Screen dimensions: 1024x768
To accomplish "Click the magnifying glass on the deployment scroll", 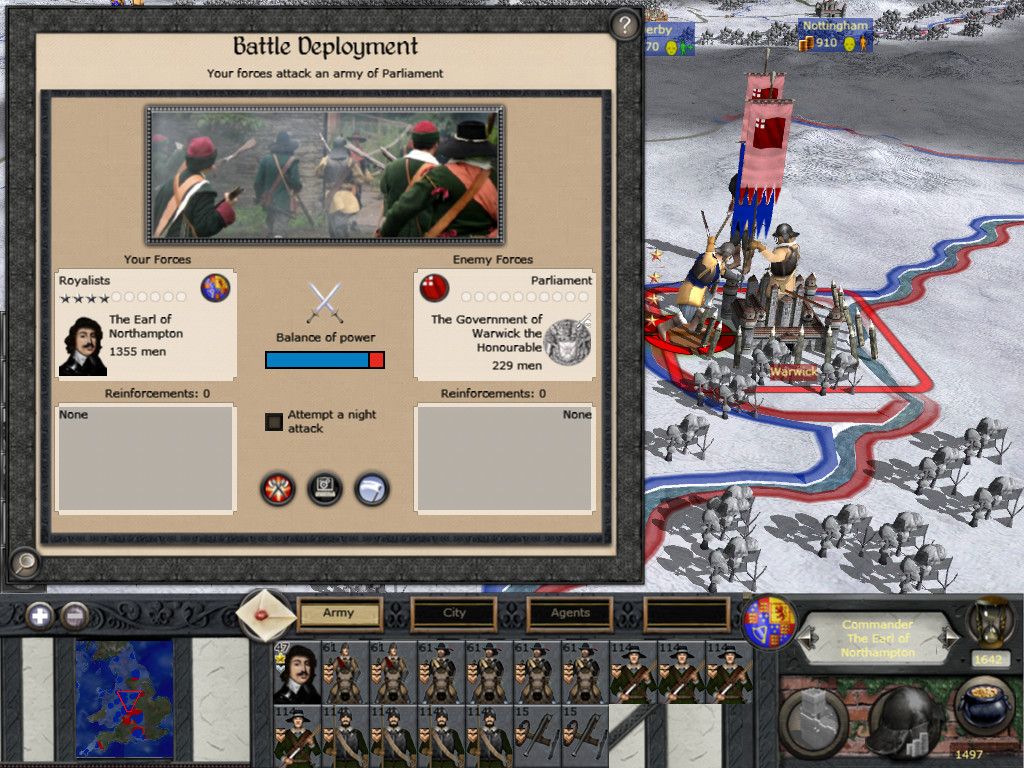I will 24,564.
